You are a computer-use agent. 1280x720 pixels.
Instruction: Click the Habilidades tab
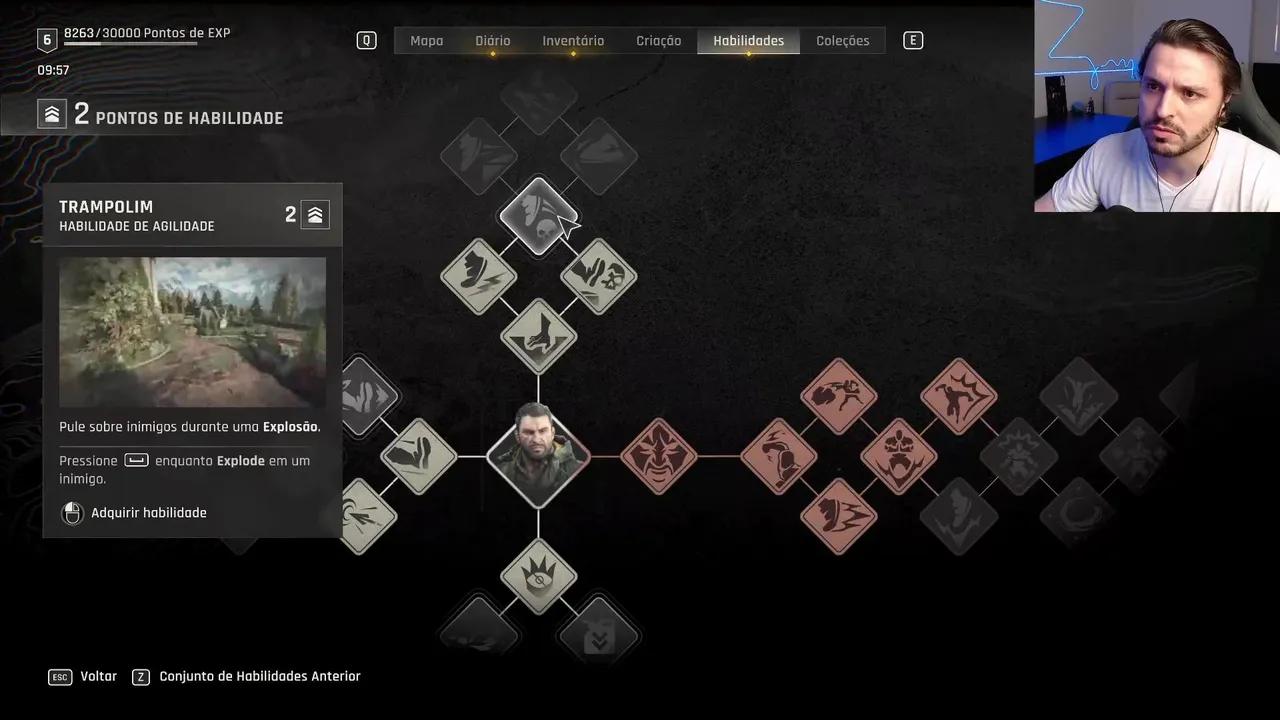click(748, 41)
